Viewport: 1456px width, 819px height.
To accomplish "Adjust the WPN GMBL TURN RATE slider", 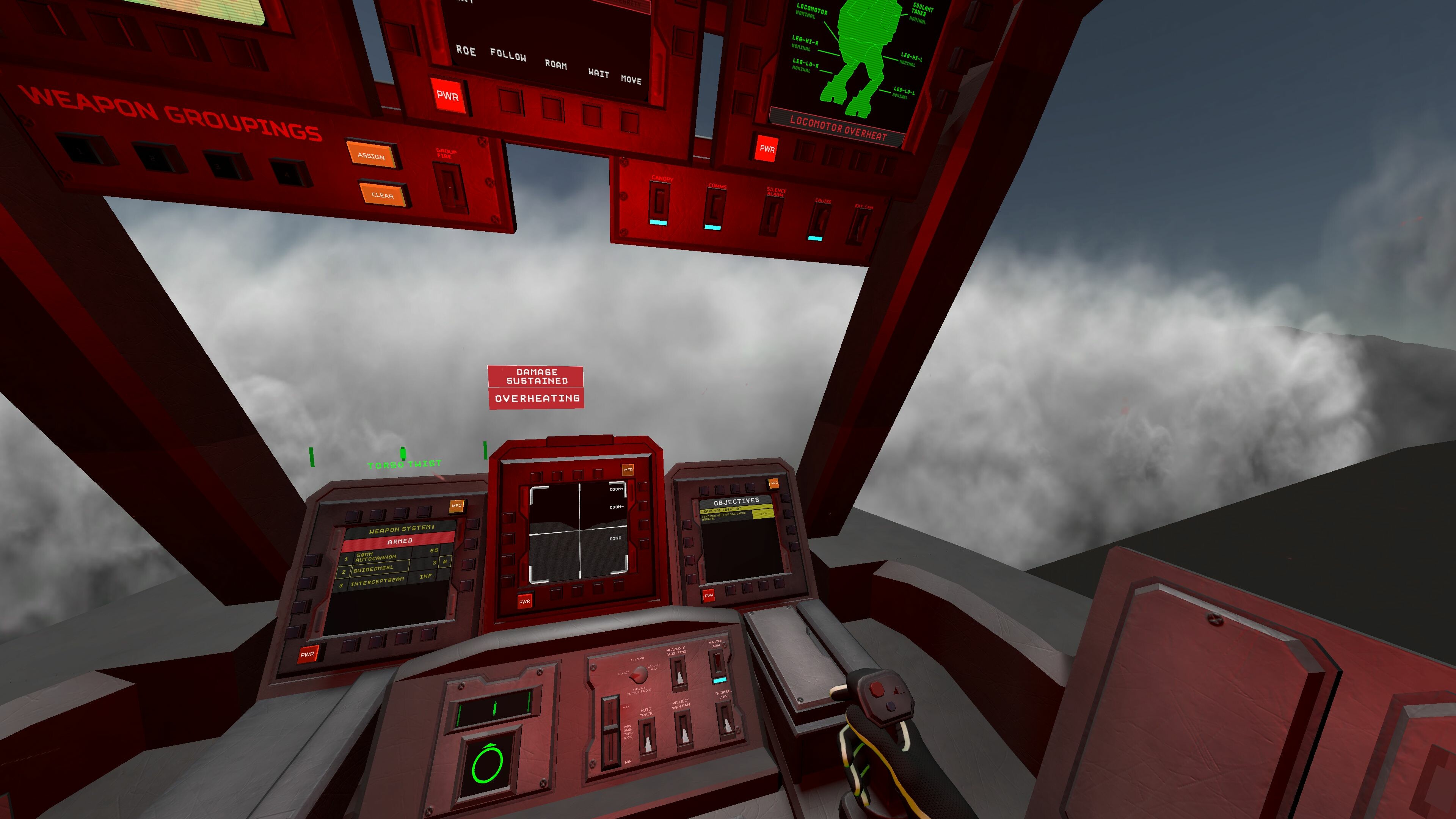I will pyautogui.click(x=610, y=727).
